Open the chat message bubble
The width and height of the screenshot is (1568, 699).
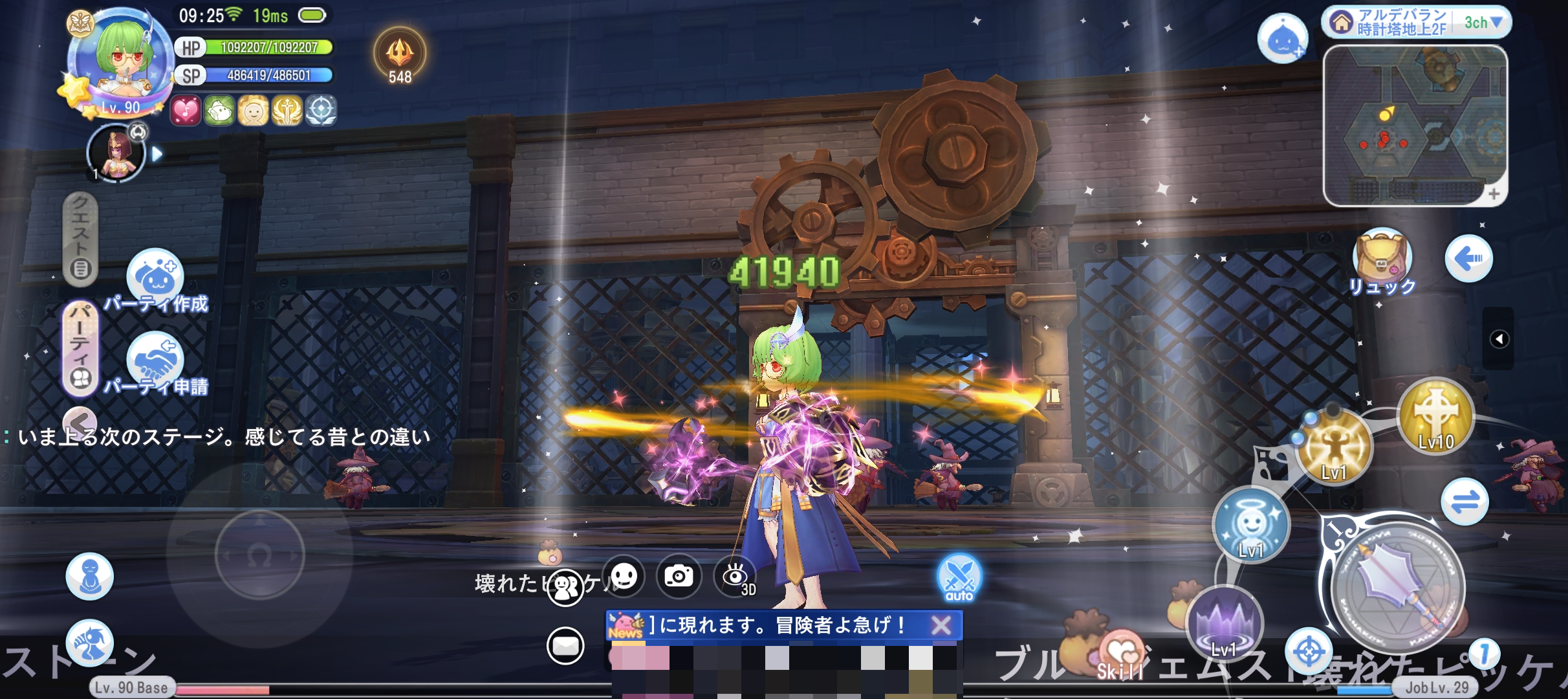coord(565,645)
